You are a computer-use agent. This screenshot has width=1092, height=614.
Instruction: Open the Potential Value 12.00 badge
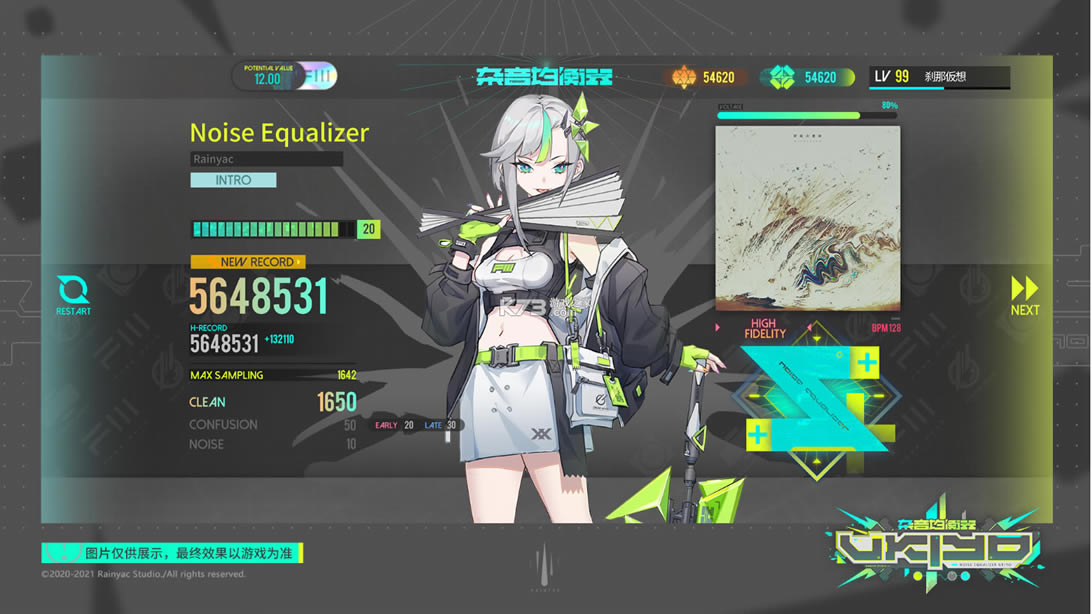pyautogui.click(x=285, y=77)
